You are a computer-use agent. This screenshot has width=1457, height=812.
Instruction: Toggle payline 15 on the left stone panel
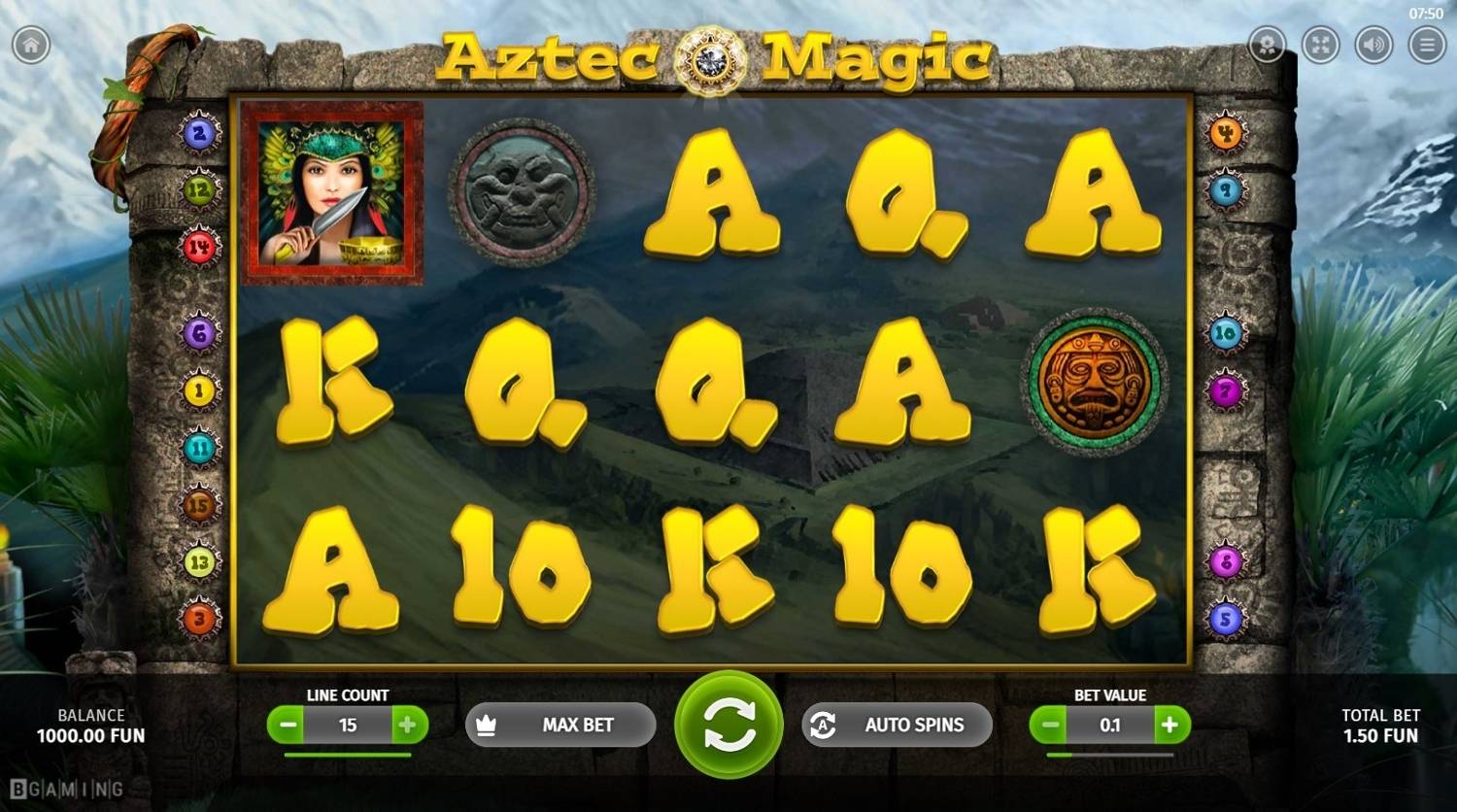point(199,503)
